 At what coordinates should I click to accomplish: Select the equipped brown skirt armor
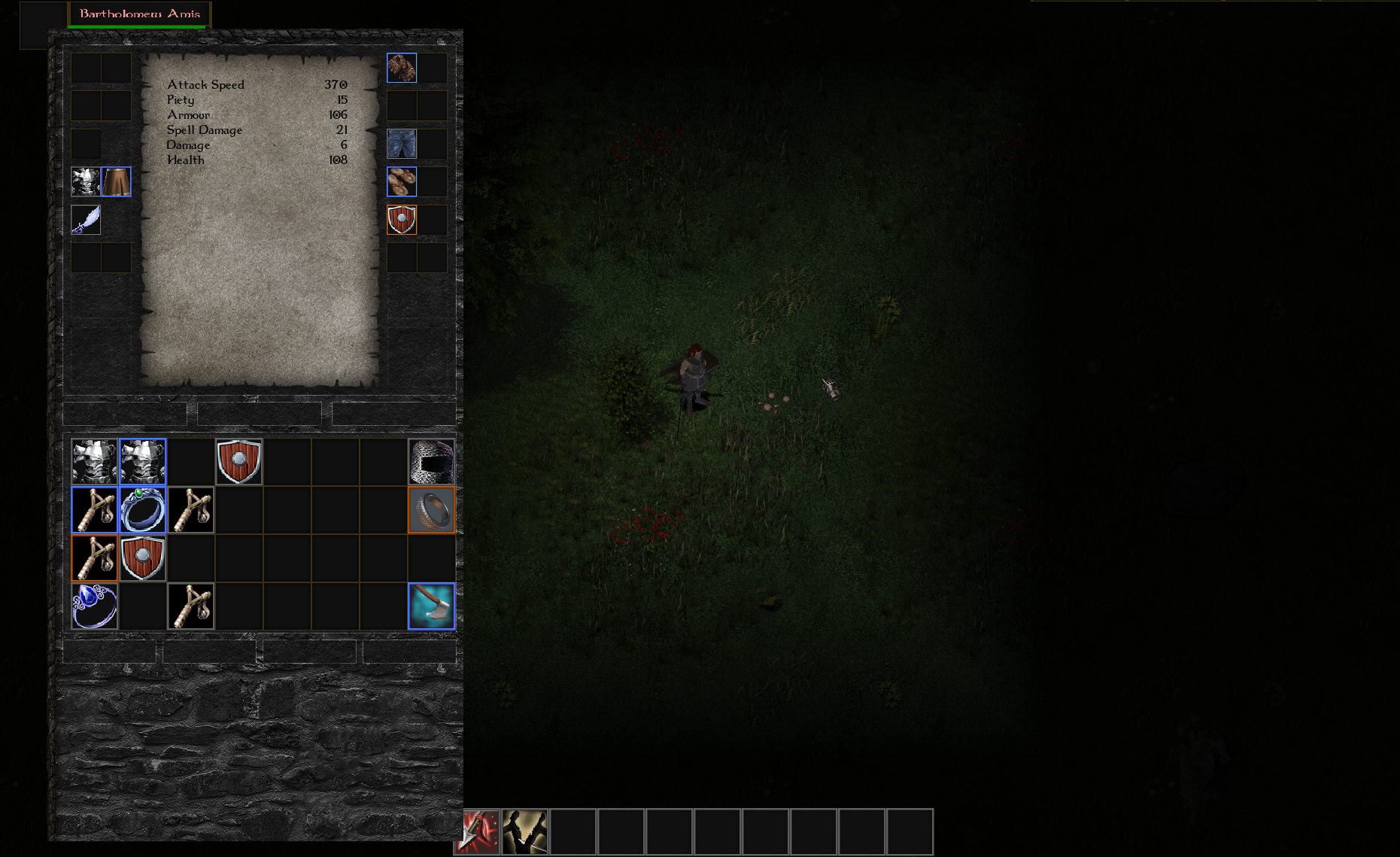[117, 181]
